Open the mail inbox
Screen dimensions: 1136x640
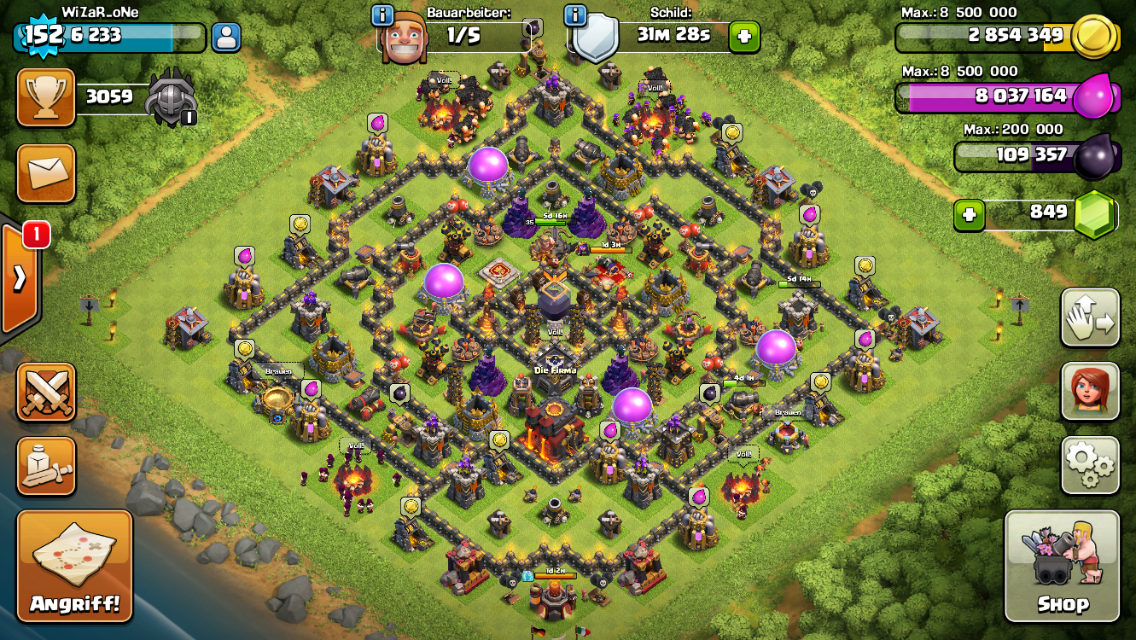[46, 173]
